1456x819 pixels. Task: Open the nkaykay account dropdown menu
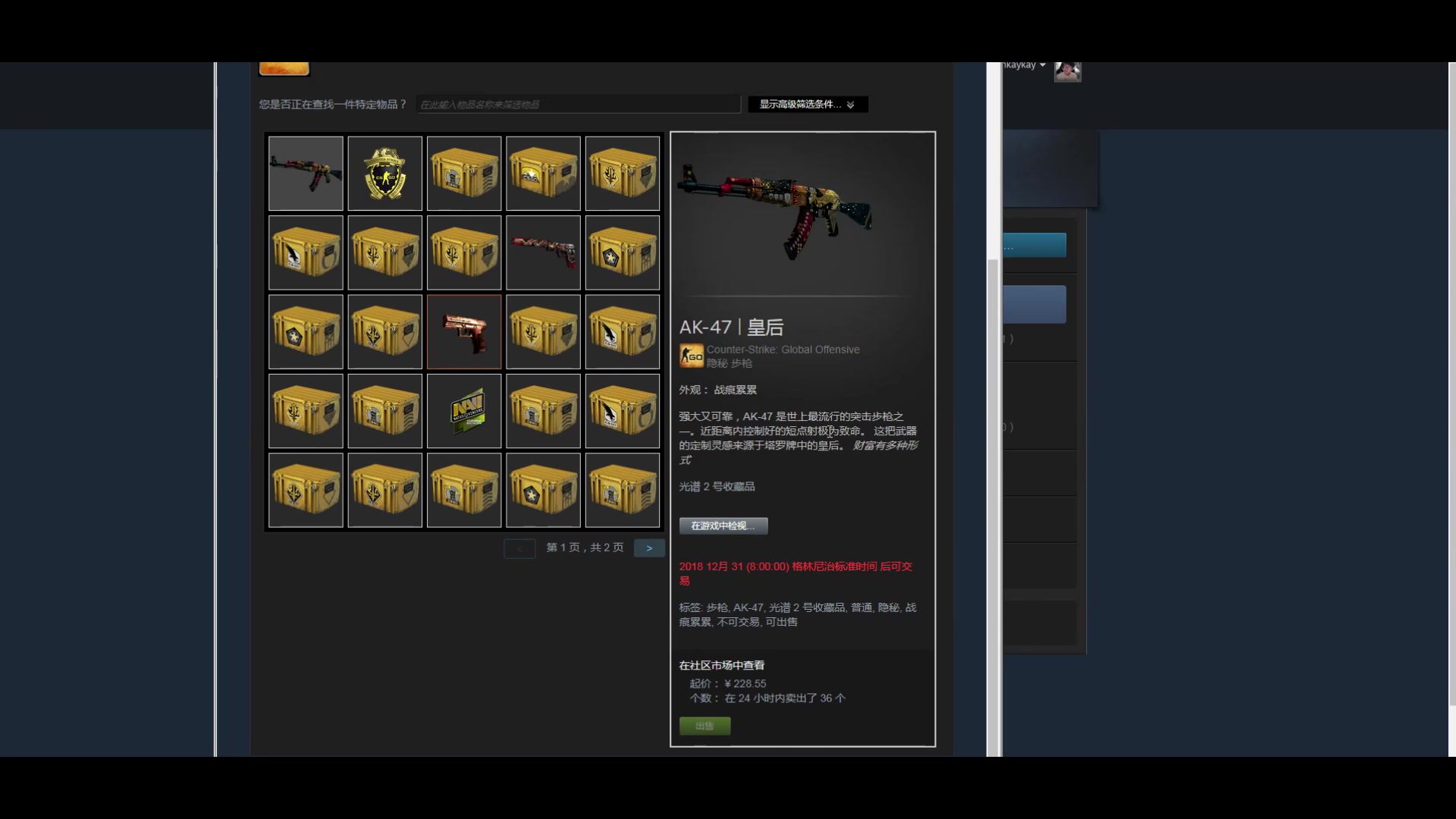(x=1020, y=64)
